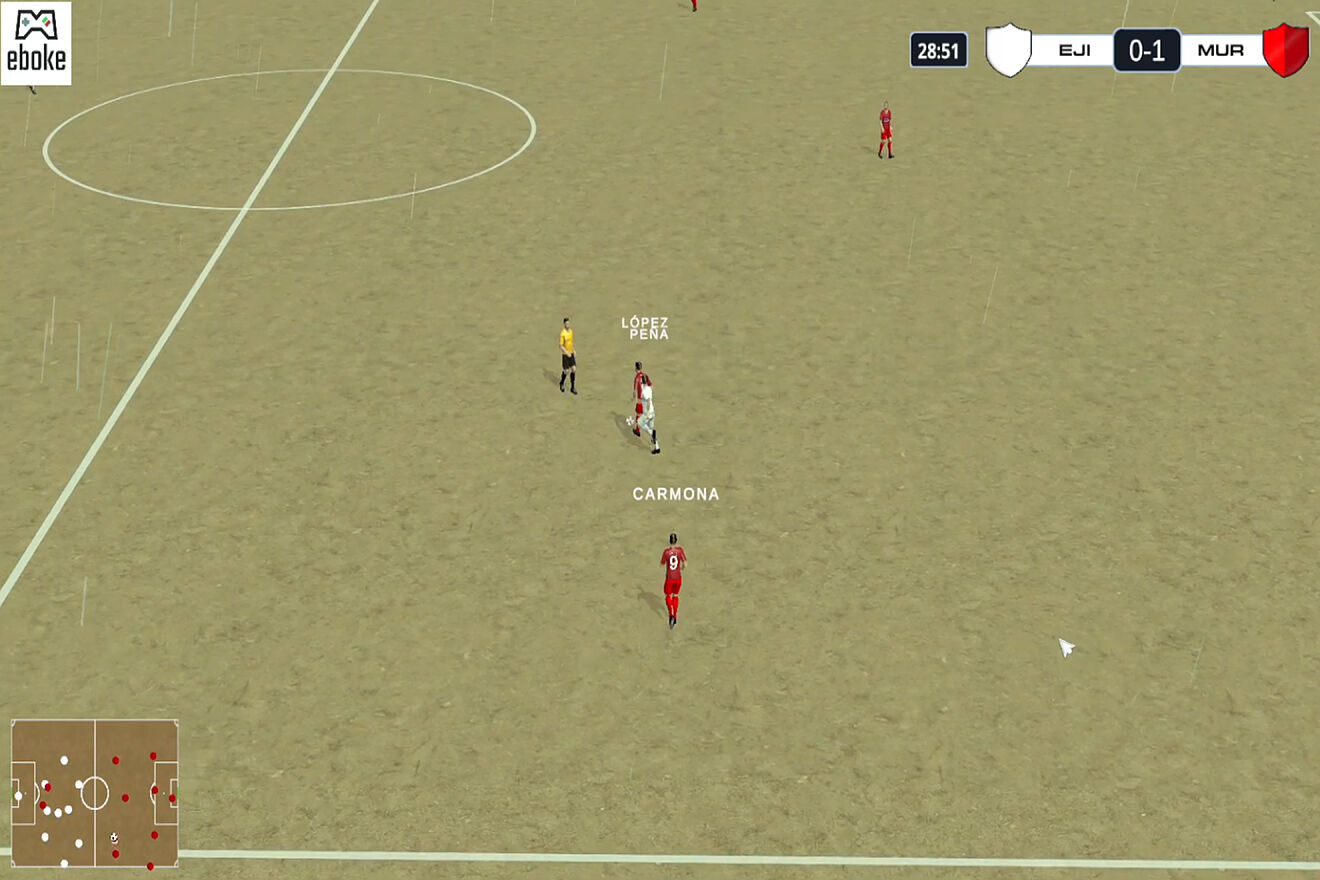This screenshot has height=880, width=1320.
Task: Click the LÓPEZ PEÑA name label
Action: pyautogui.click(x=645, y=330)
